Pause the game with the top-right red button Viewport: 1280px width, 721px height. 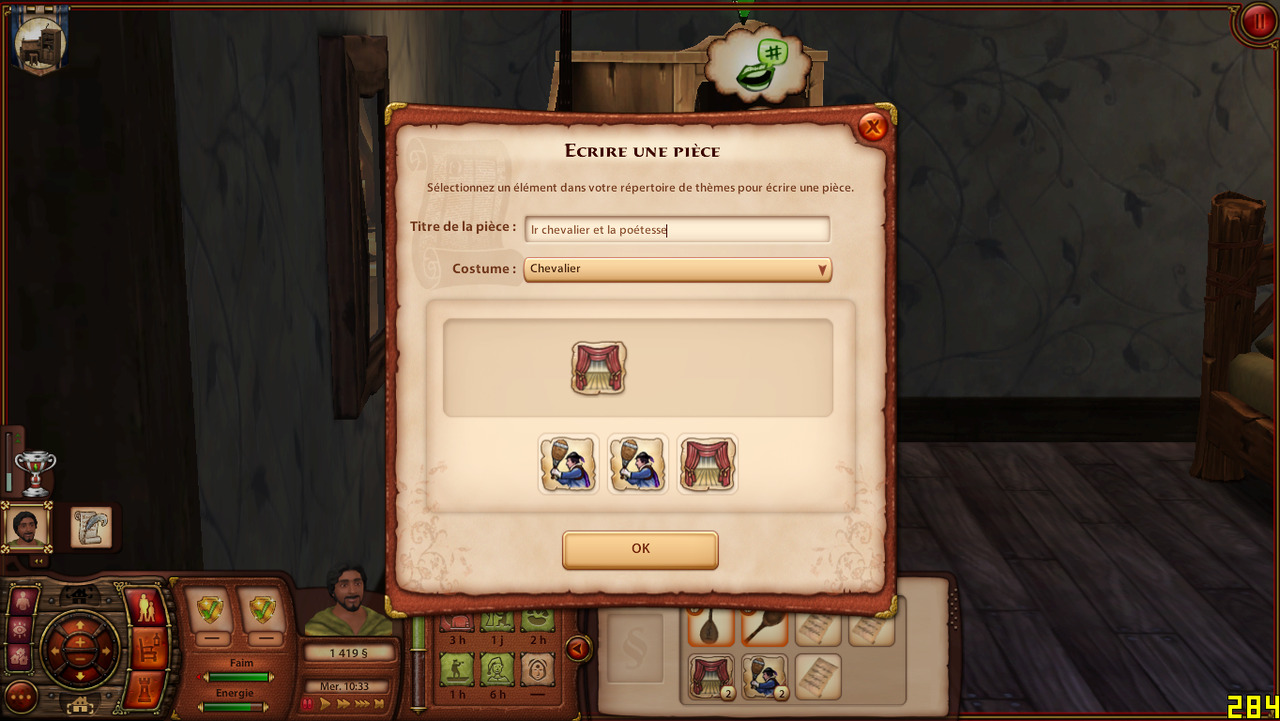click(x=1255, y=21)
